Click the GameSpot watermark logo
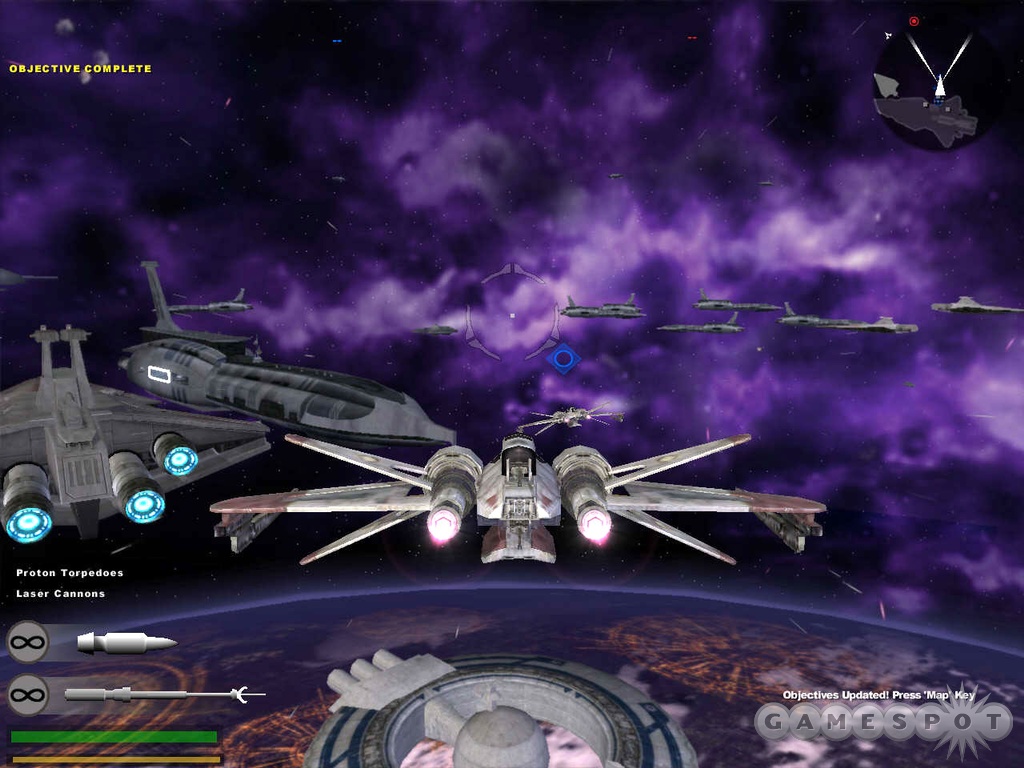The width and height of the screenshot is (1024, 768). click(883, 723)
